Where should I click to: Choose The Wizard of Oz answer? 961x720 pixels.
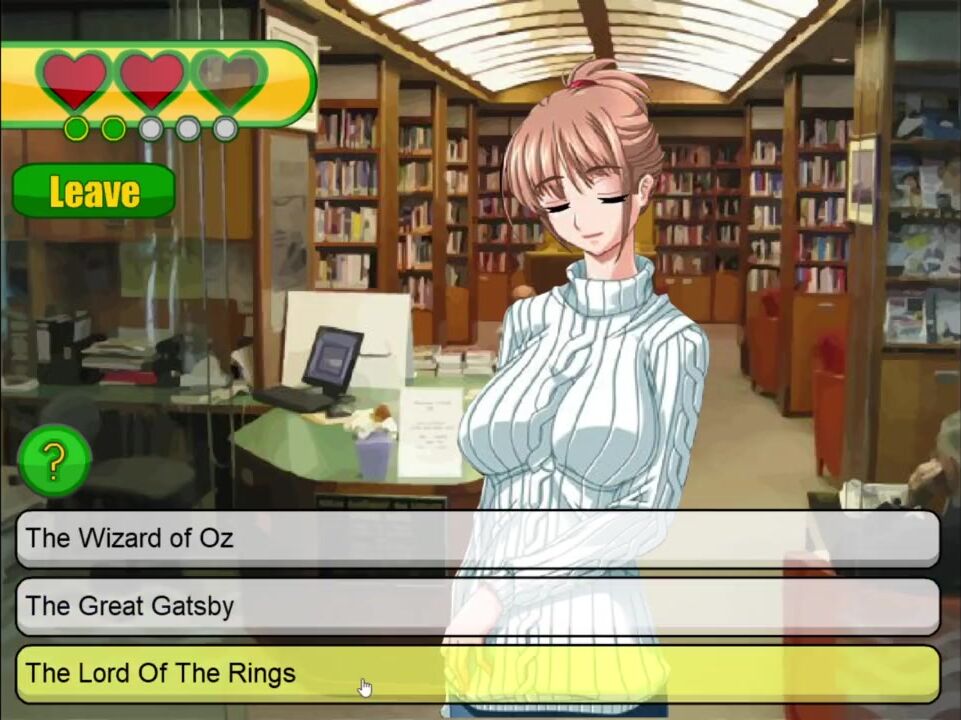[x=477, y=538]
